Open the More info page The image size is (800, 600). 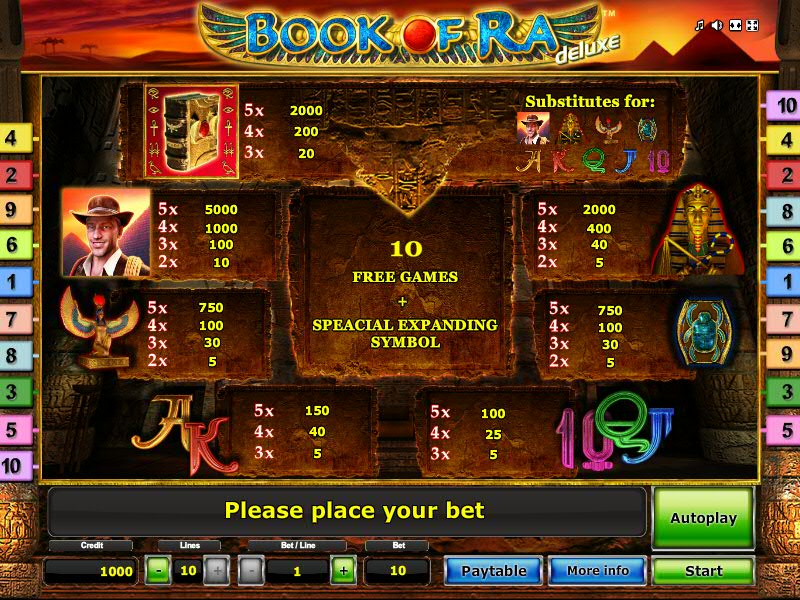pyautogui.click(x=597, y=571)
